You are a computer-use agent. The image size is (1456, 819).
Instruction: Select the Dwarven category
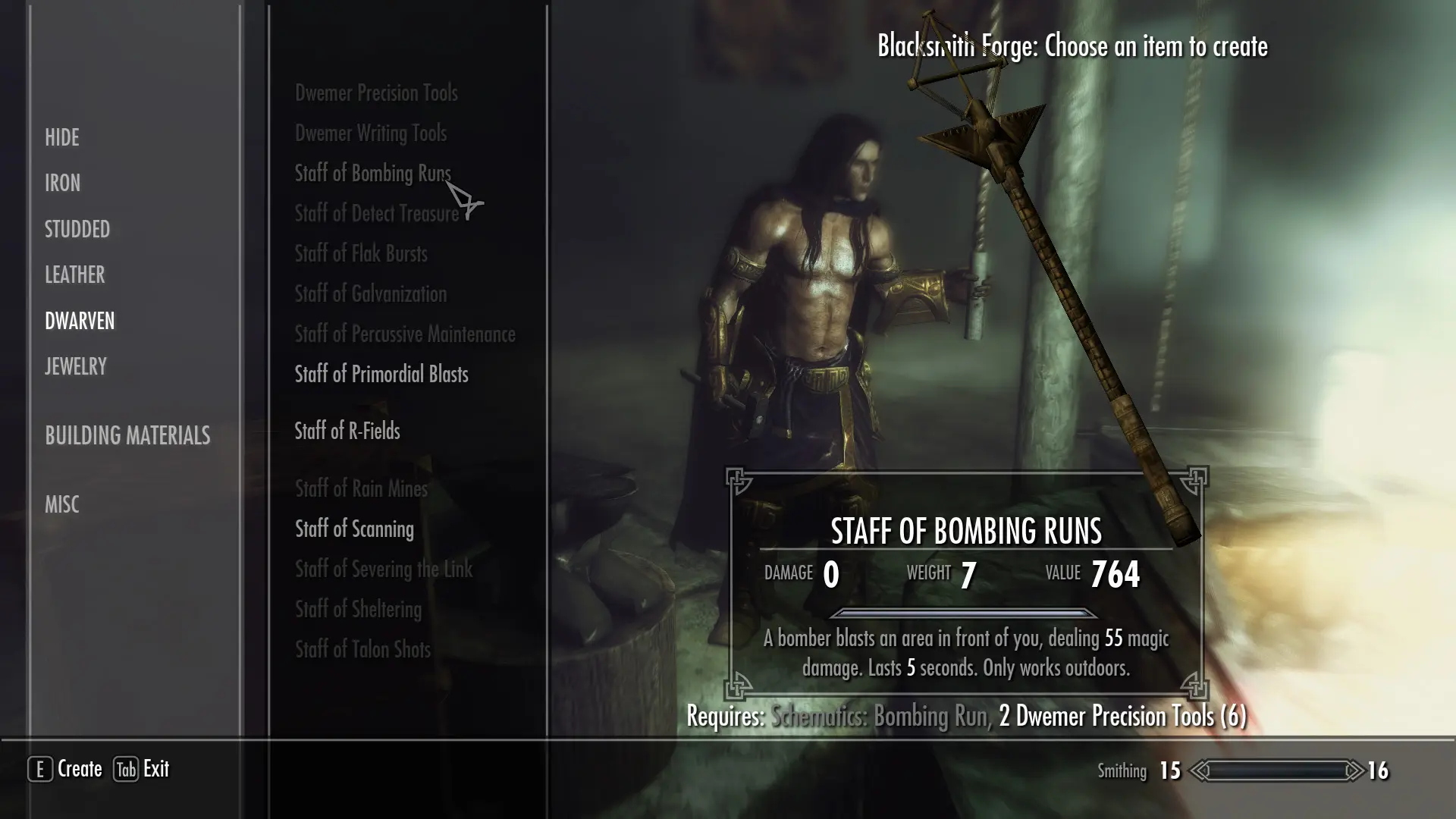pos(79,321)
